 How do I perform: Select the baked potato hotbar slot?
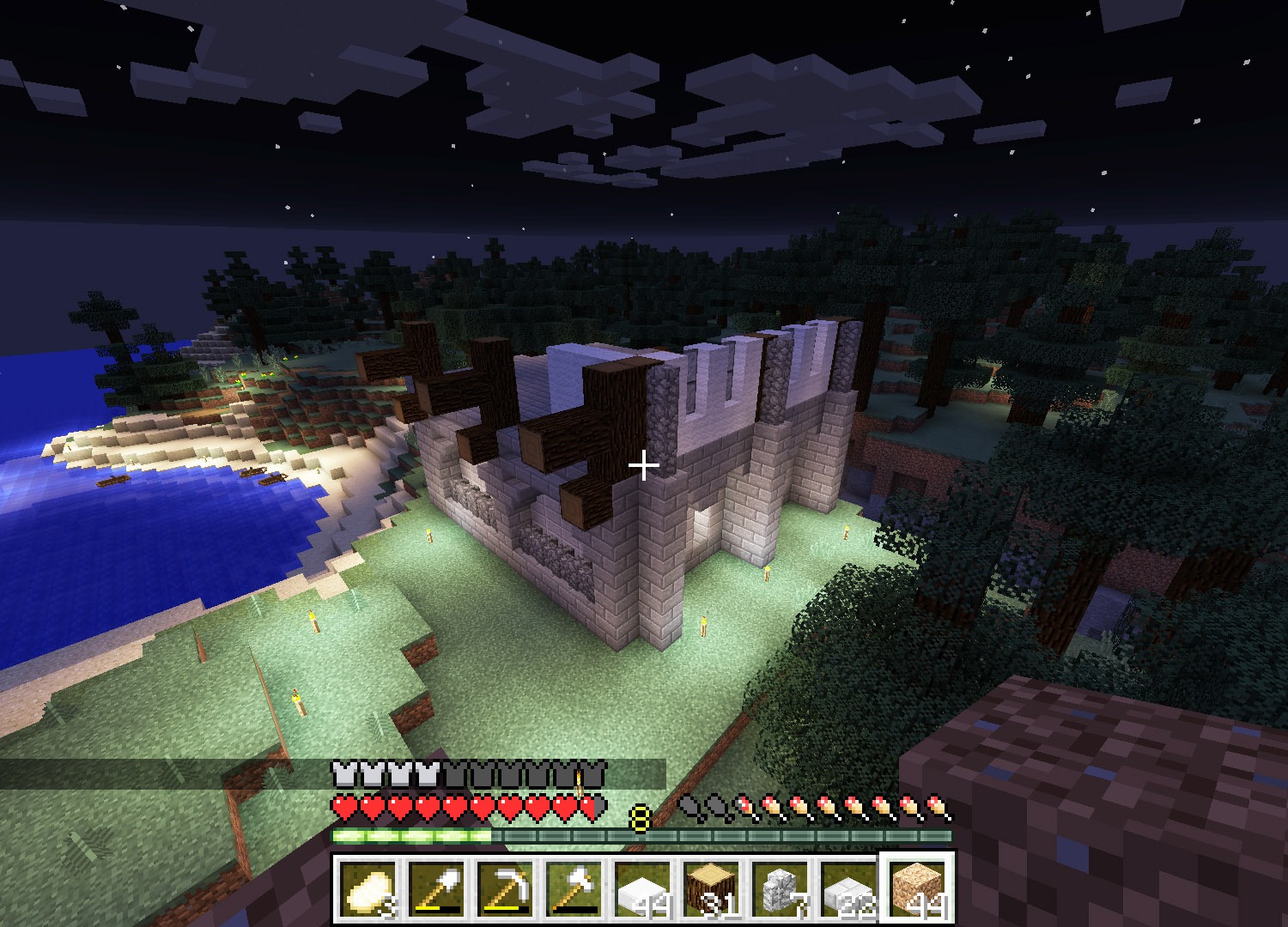(x=368, y=888)
